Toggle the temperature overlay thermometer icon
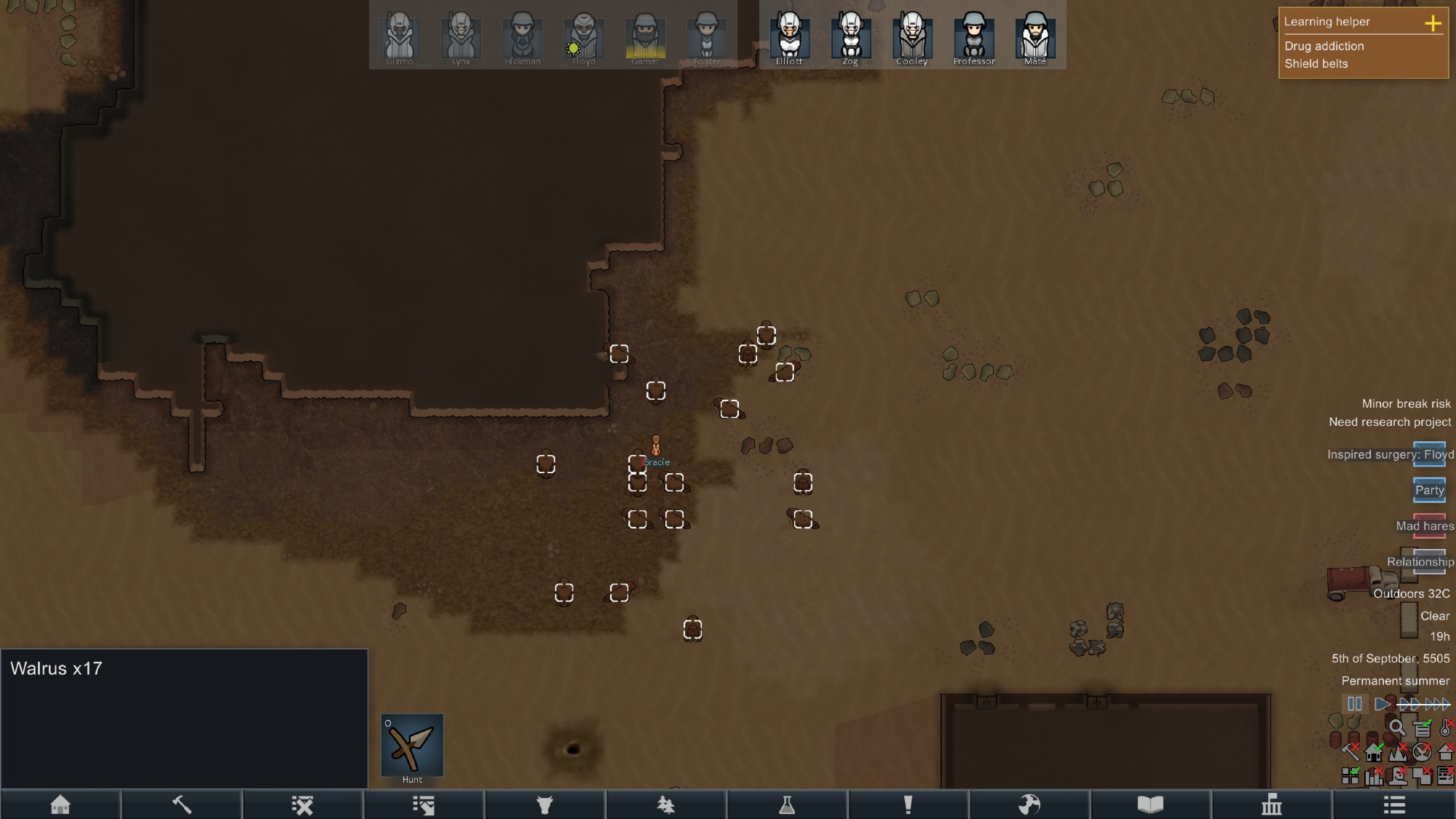Image resolution: width=1456 pixels, height=819 pixels. [x=1446, y=727]
